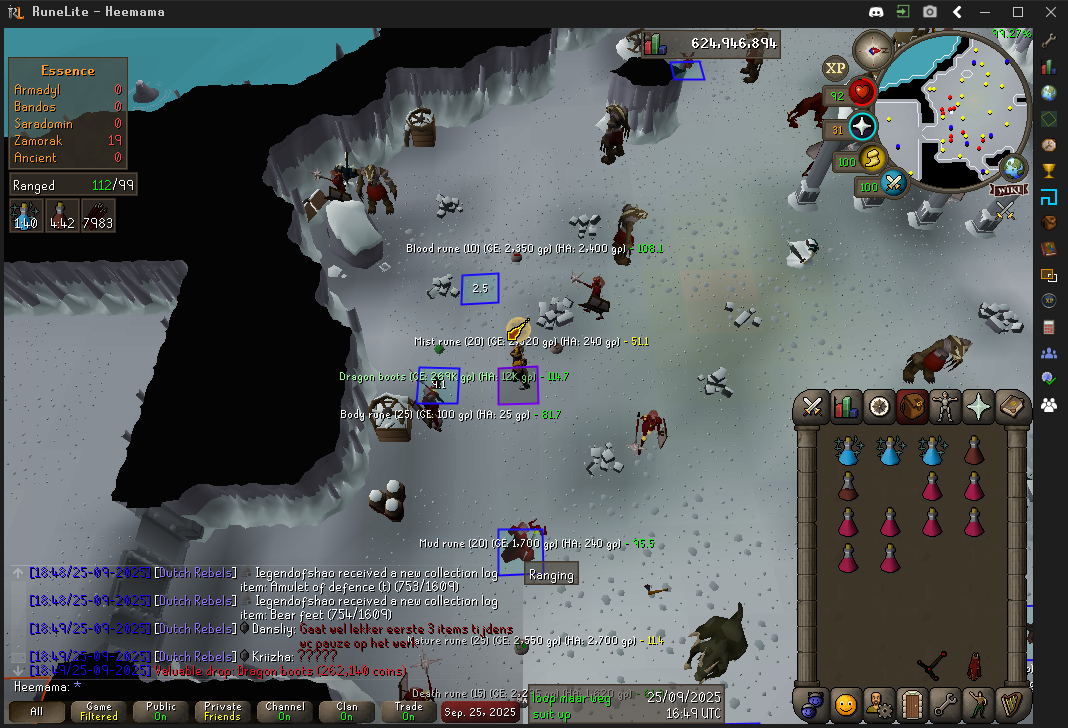
Task: Open the Quest List tab
Action: point(879,407)
